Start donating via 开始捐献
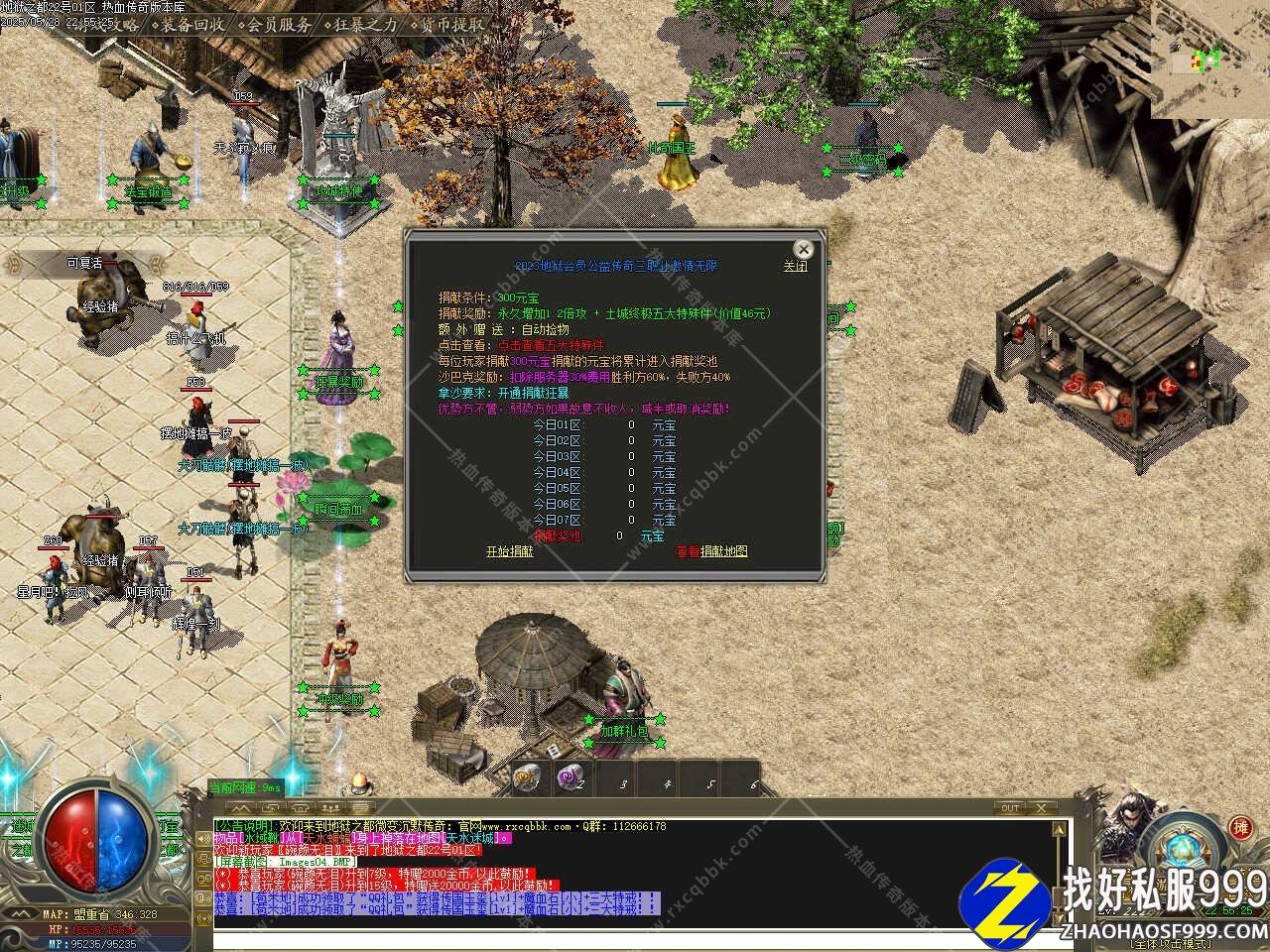This screenshot has height=952, width=1270. (x=509, y=551)
